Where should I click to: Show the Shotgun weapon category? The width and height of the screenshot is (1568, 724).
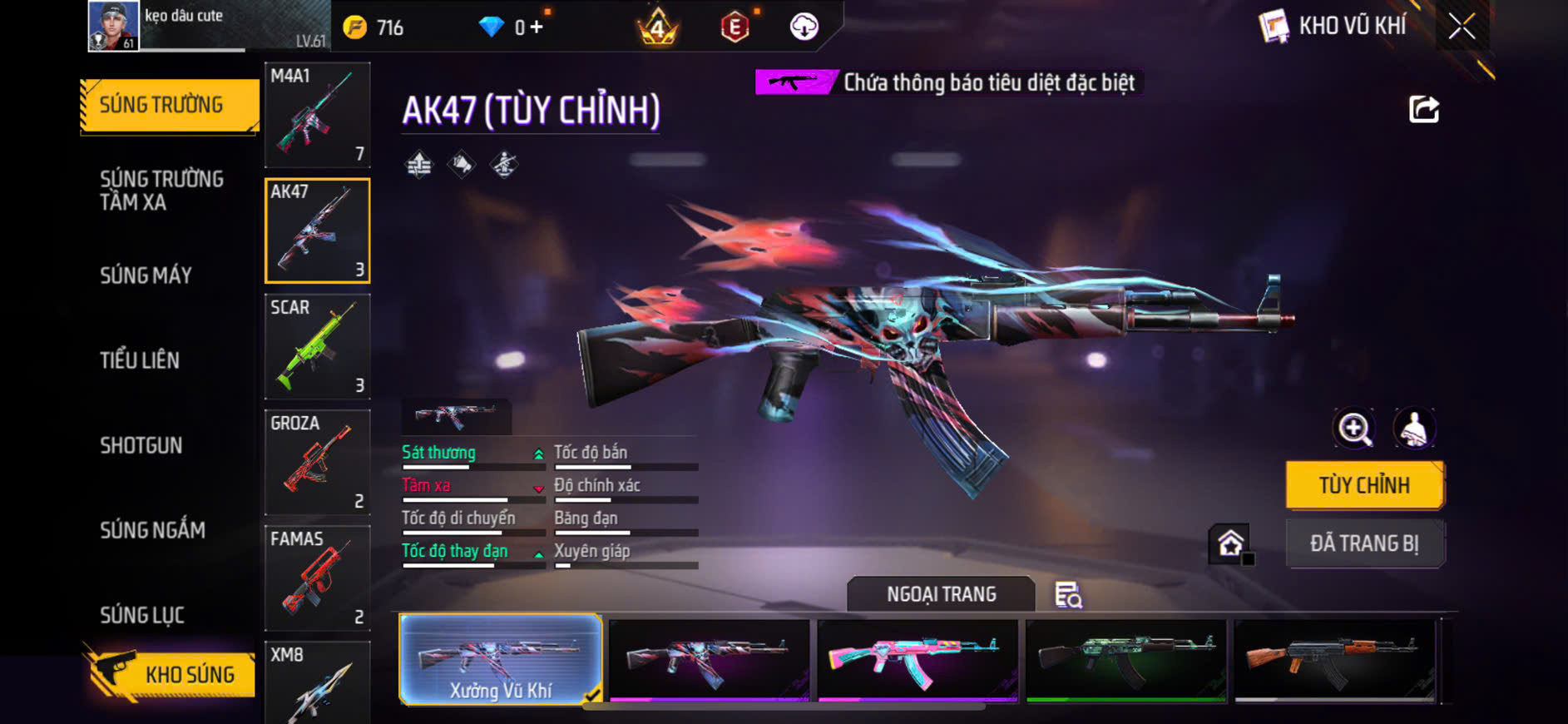pyautogui.click(x=141, y=445)
